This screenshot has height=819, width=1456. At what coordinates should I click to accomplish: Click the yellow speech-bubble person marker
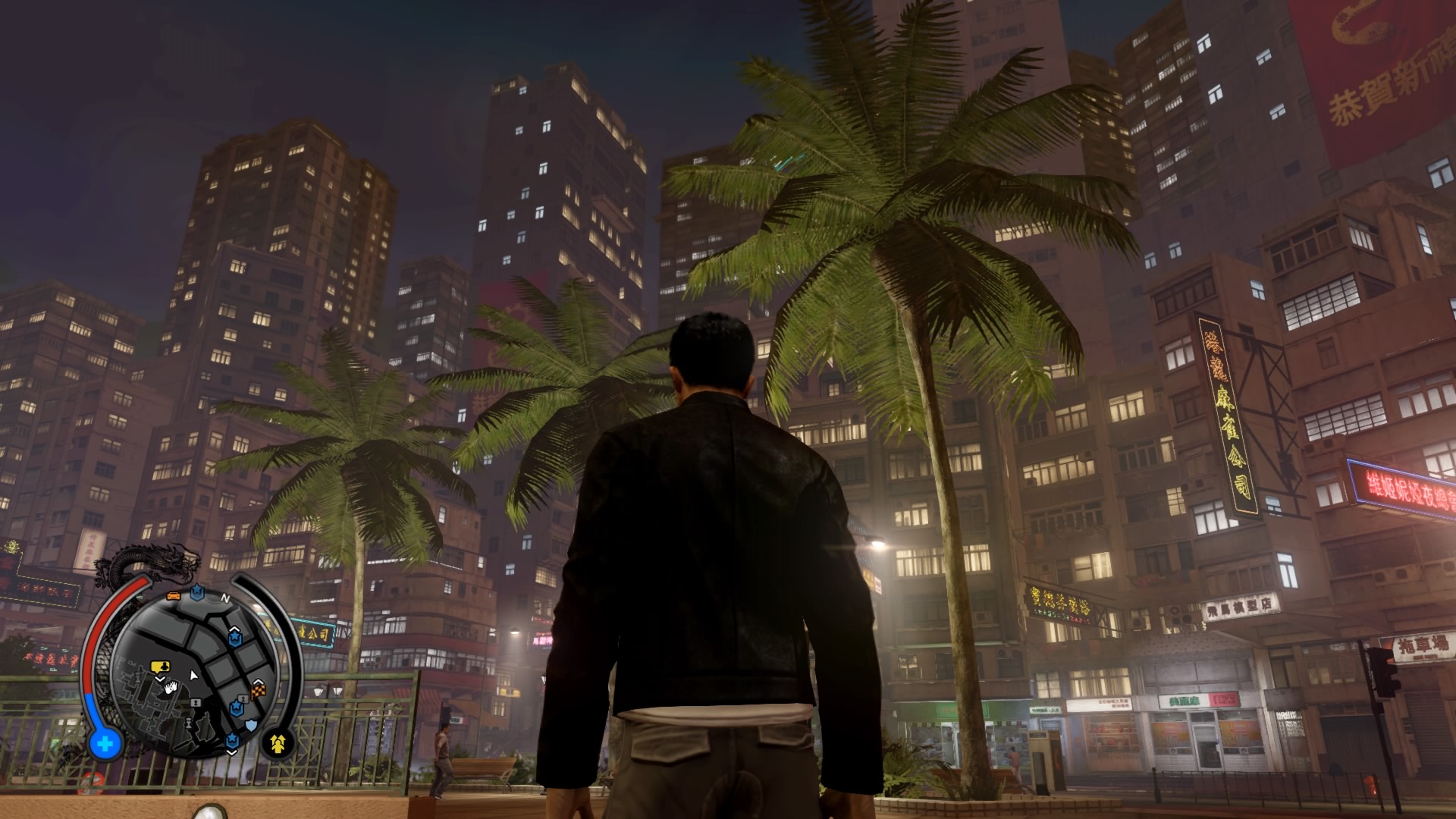pos(160,667)
